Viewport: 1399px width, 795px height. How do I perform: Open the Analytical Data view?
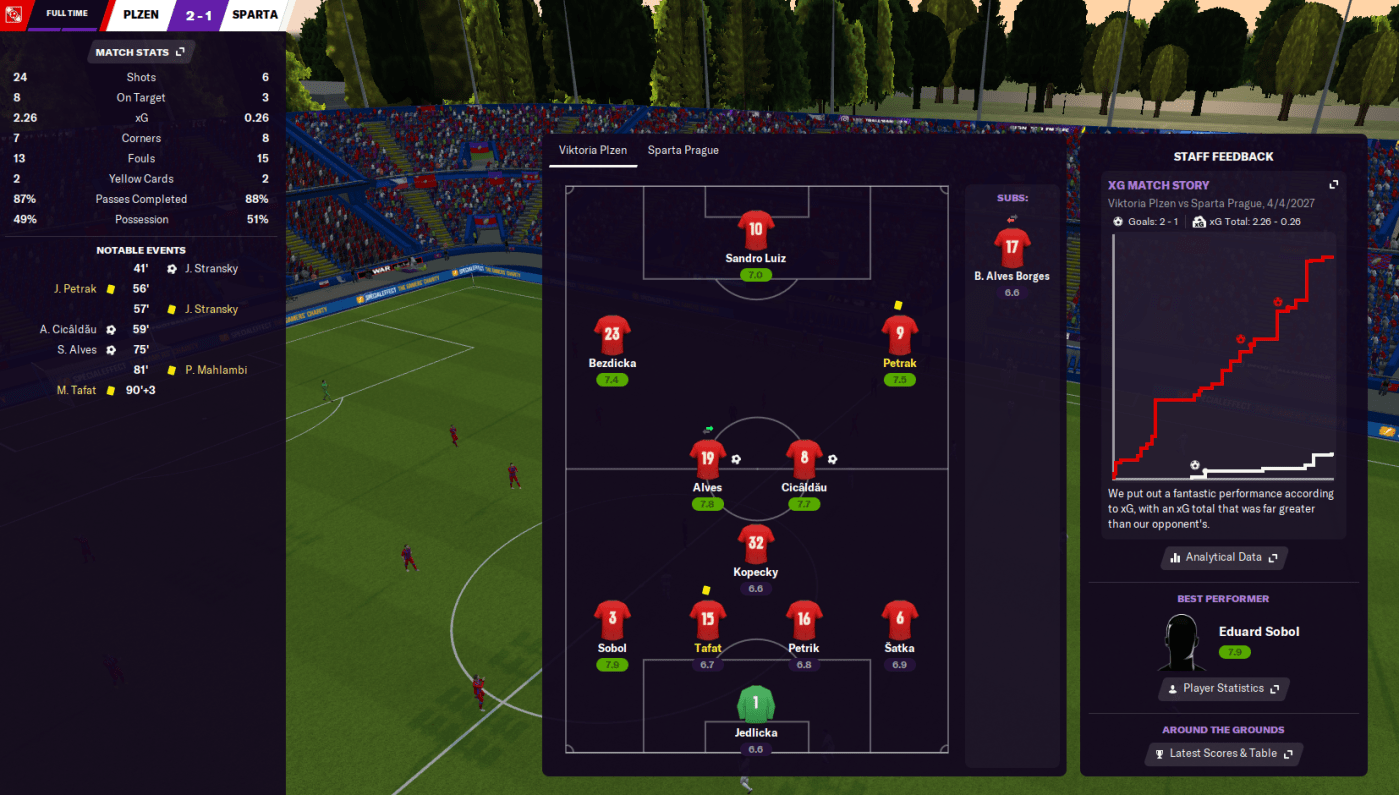click(1223, 558)
